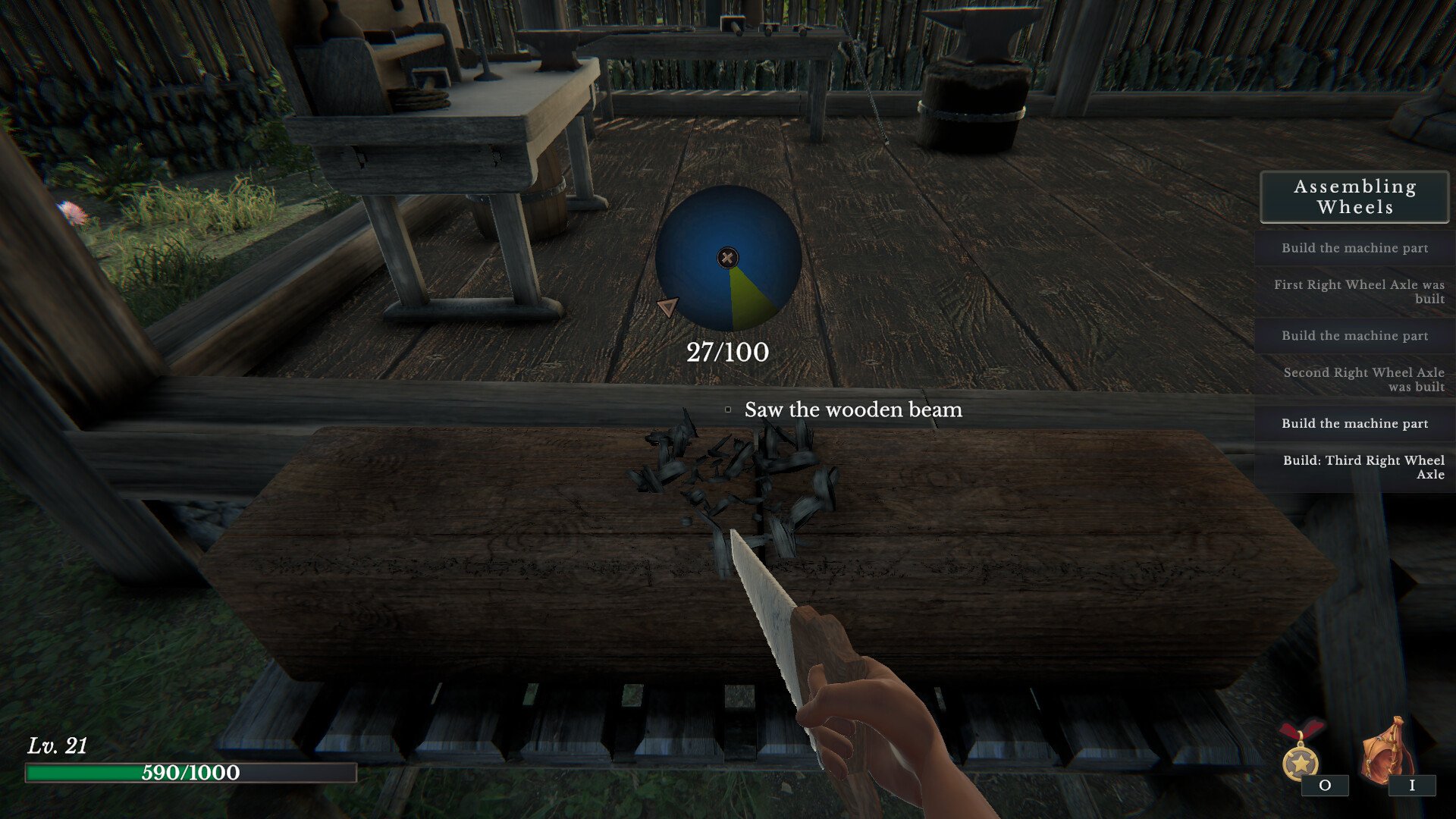1456x819 pixels.
Task: Click the First Right Wheel Axle was built entry
Action: click(1358, 291)
